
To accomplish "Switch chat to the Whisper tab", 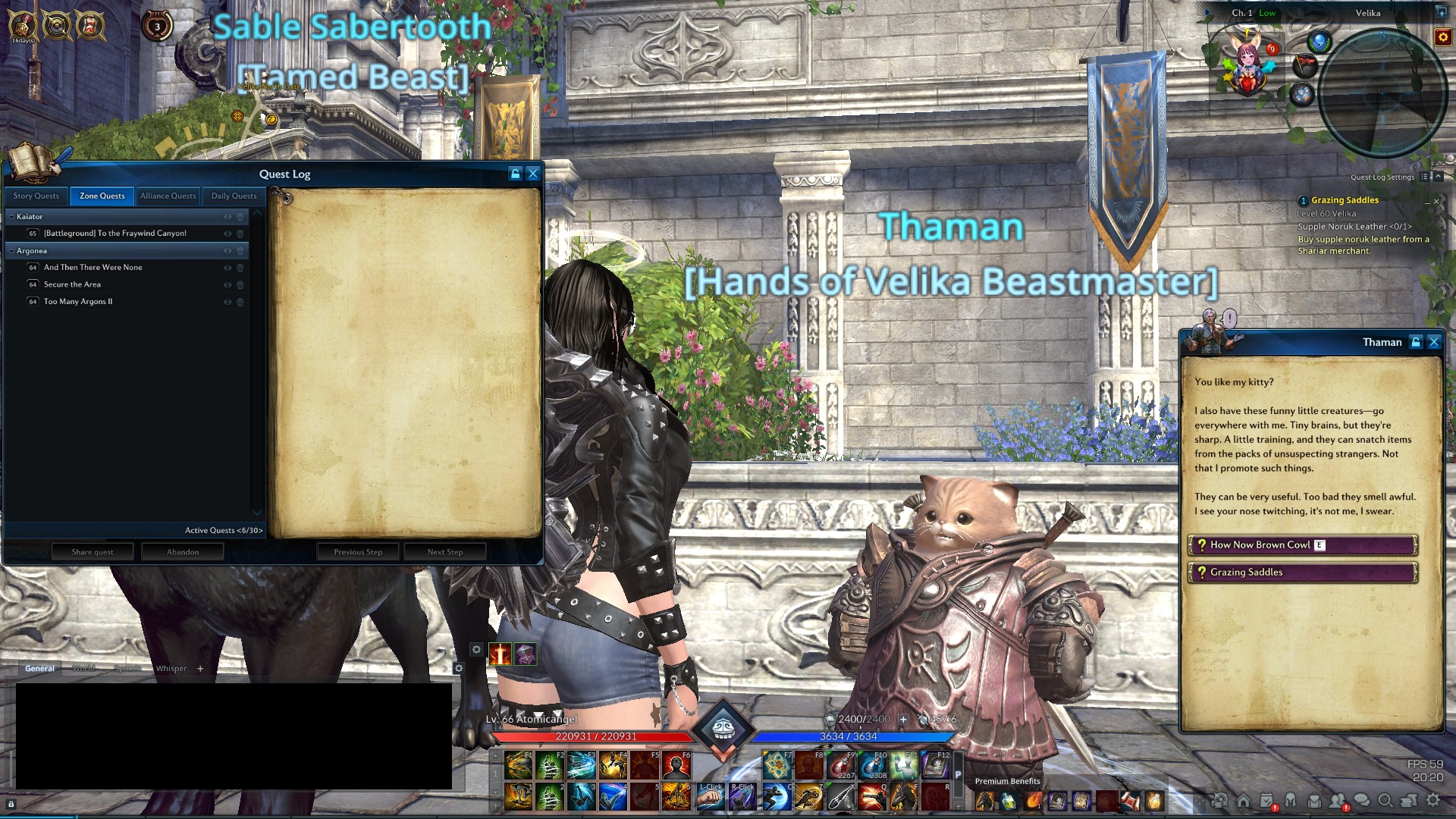I will pyautogui.click(x=171, y=669).
